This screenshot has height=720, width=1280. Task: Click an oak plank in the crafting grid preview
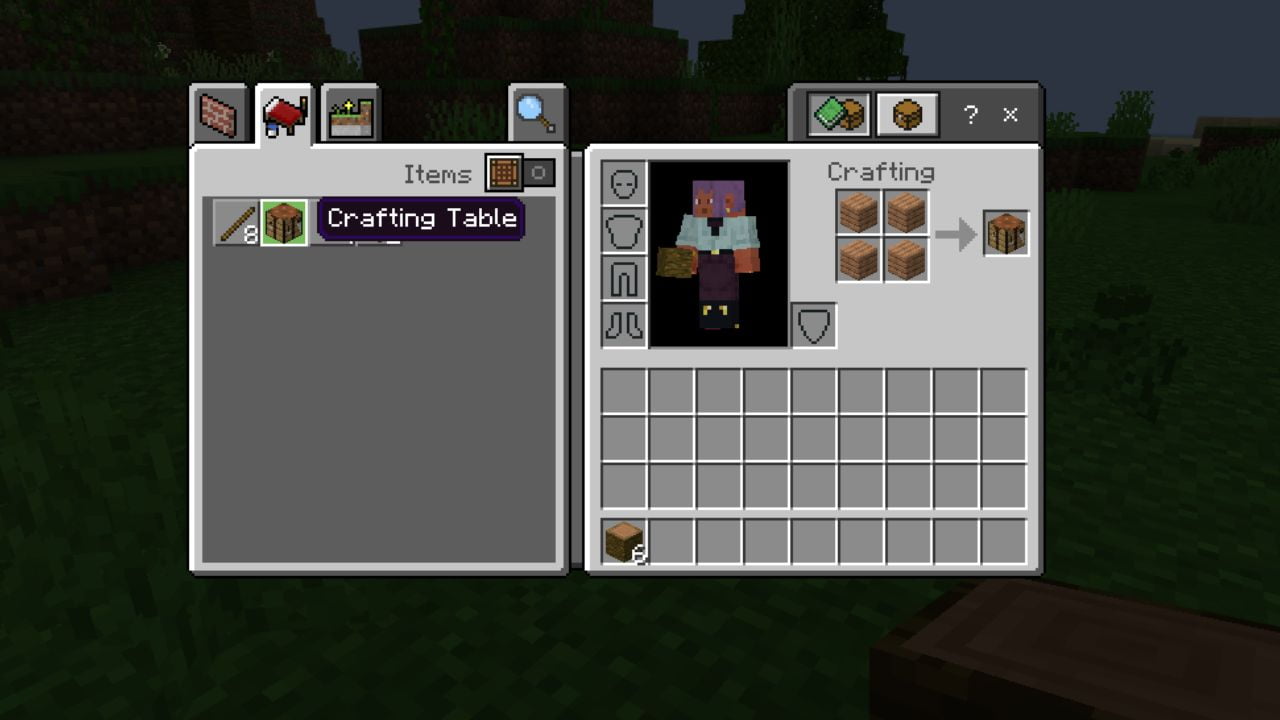[x=861, y=212]
